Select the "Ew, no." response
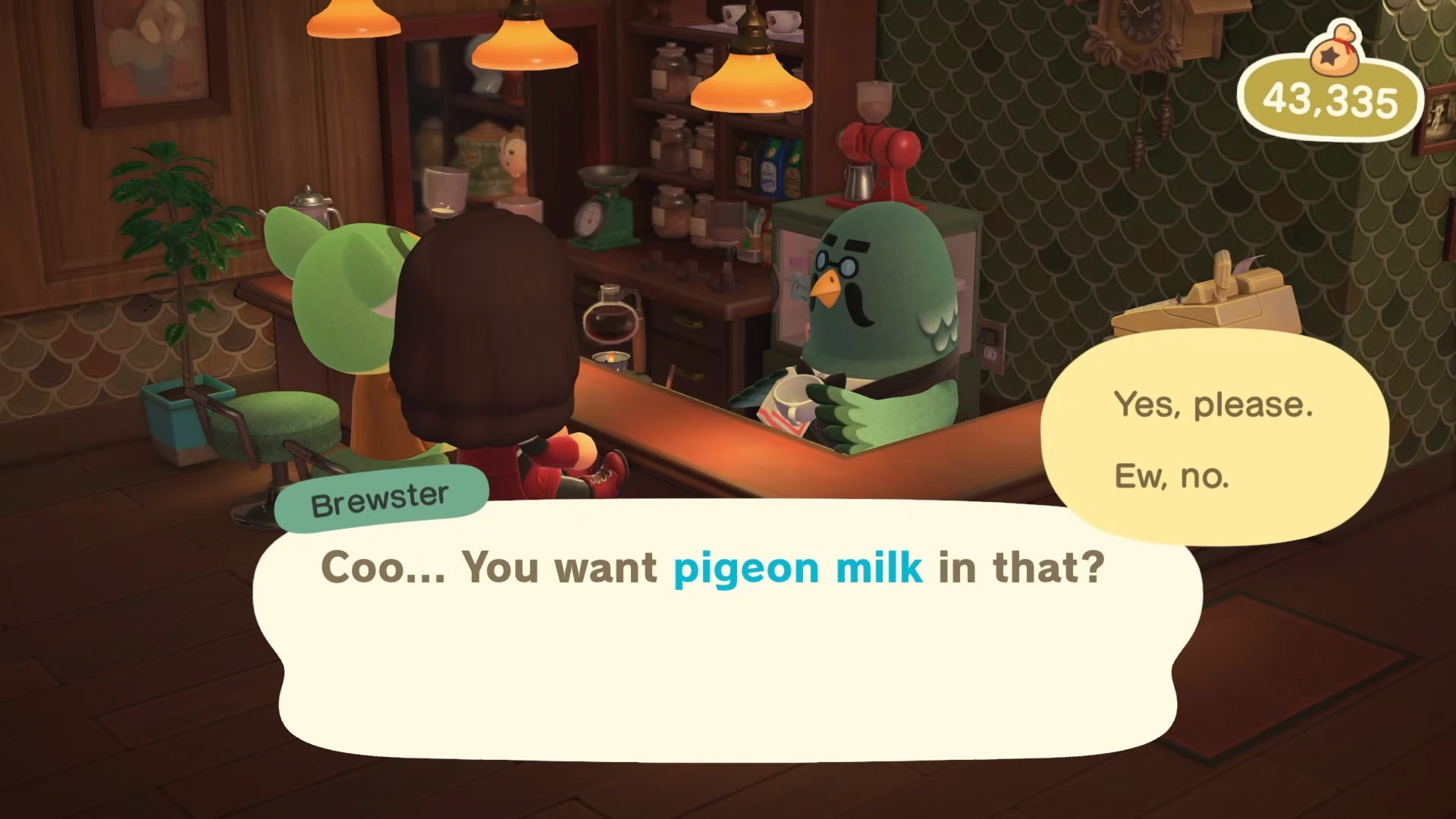Viewport: 1456px width, 819px height. coord(1172,476)
